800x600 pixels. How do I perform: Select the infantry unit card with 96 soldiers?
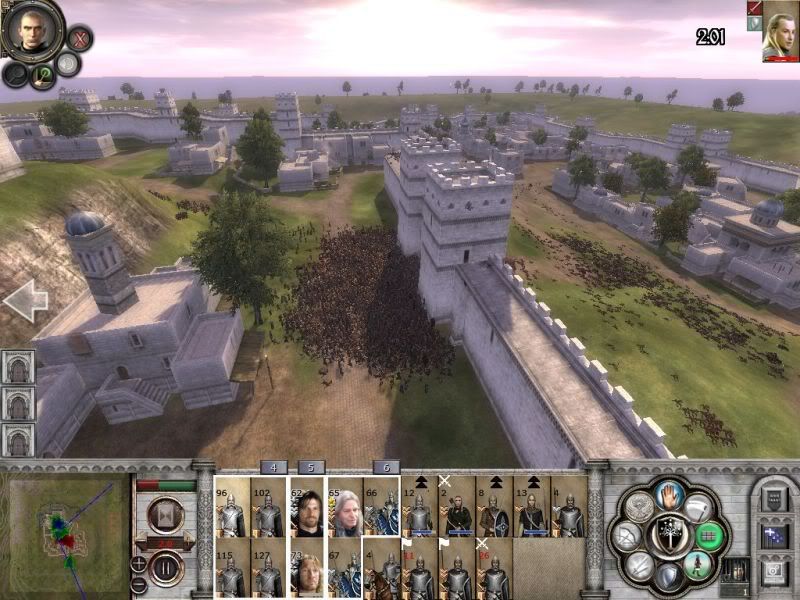[232, 506]
